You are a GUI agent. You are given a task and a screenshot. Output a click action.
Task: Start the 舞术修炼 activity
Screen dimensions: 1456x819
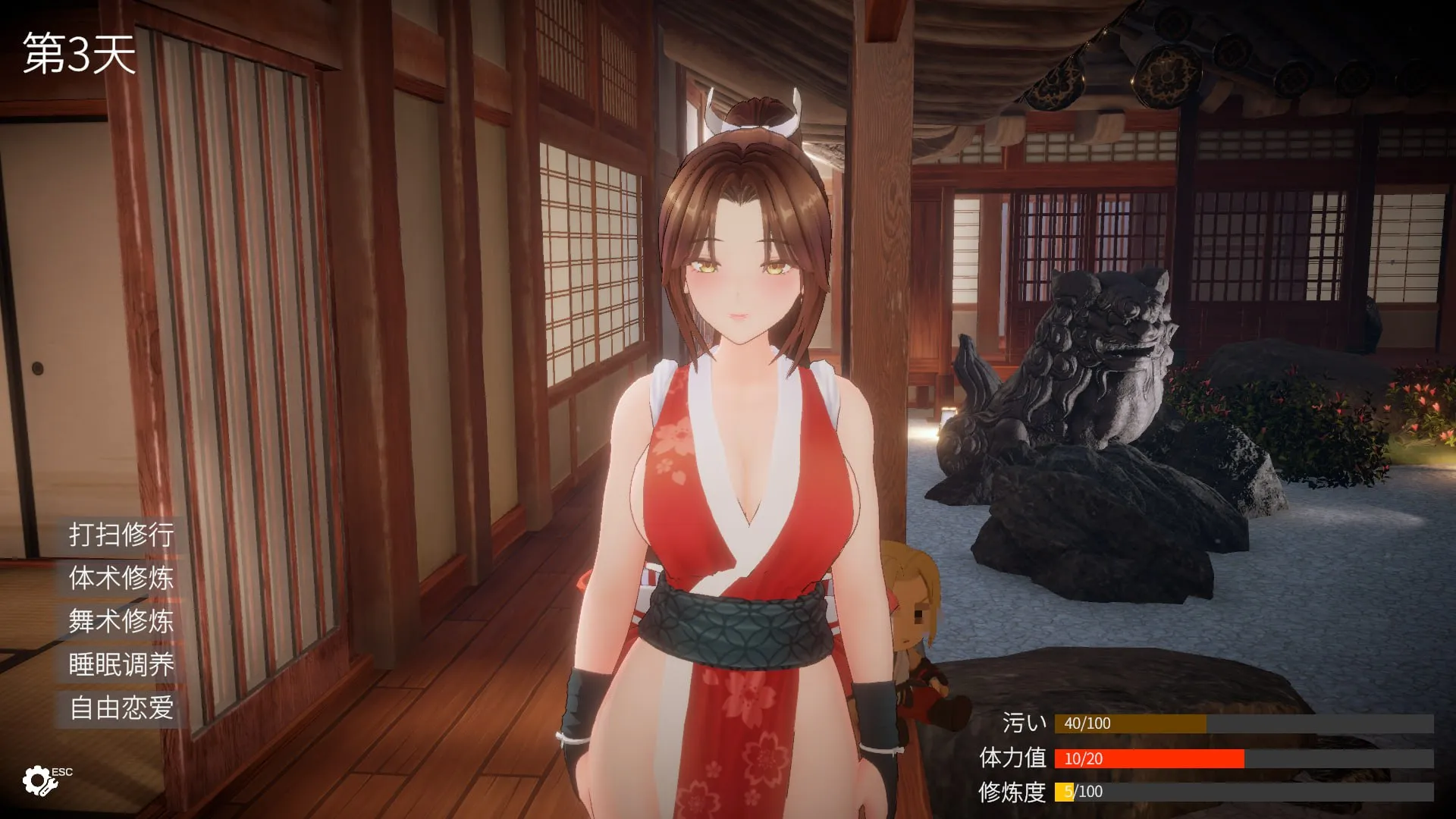[121, 621]
